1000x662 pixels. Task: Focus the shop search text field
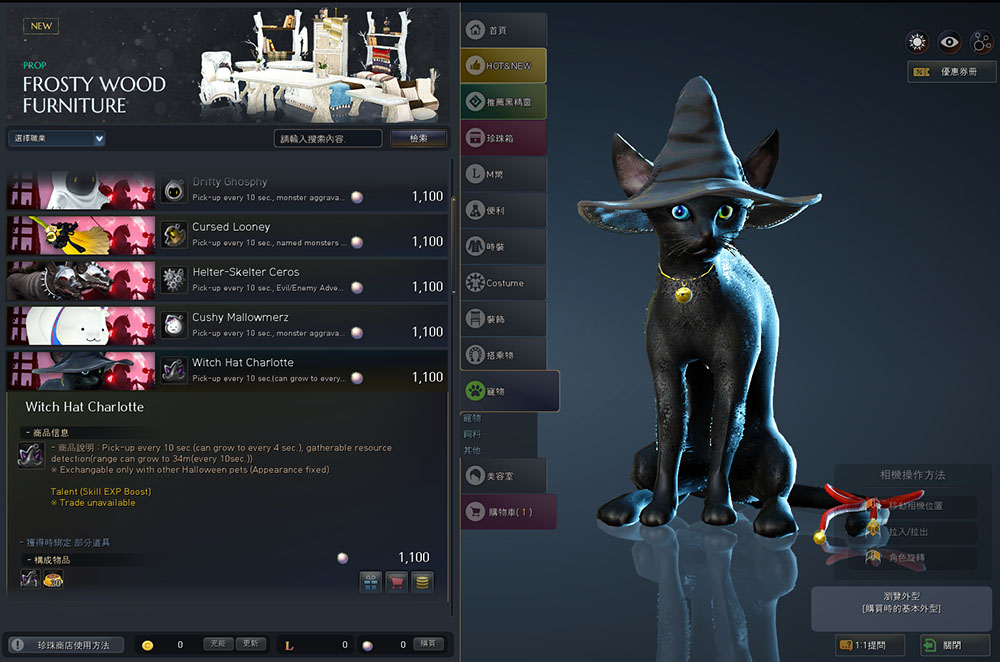click(327, 138)
